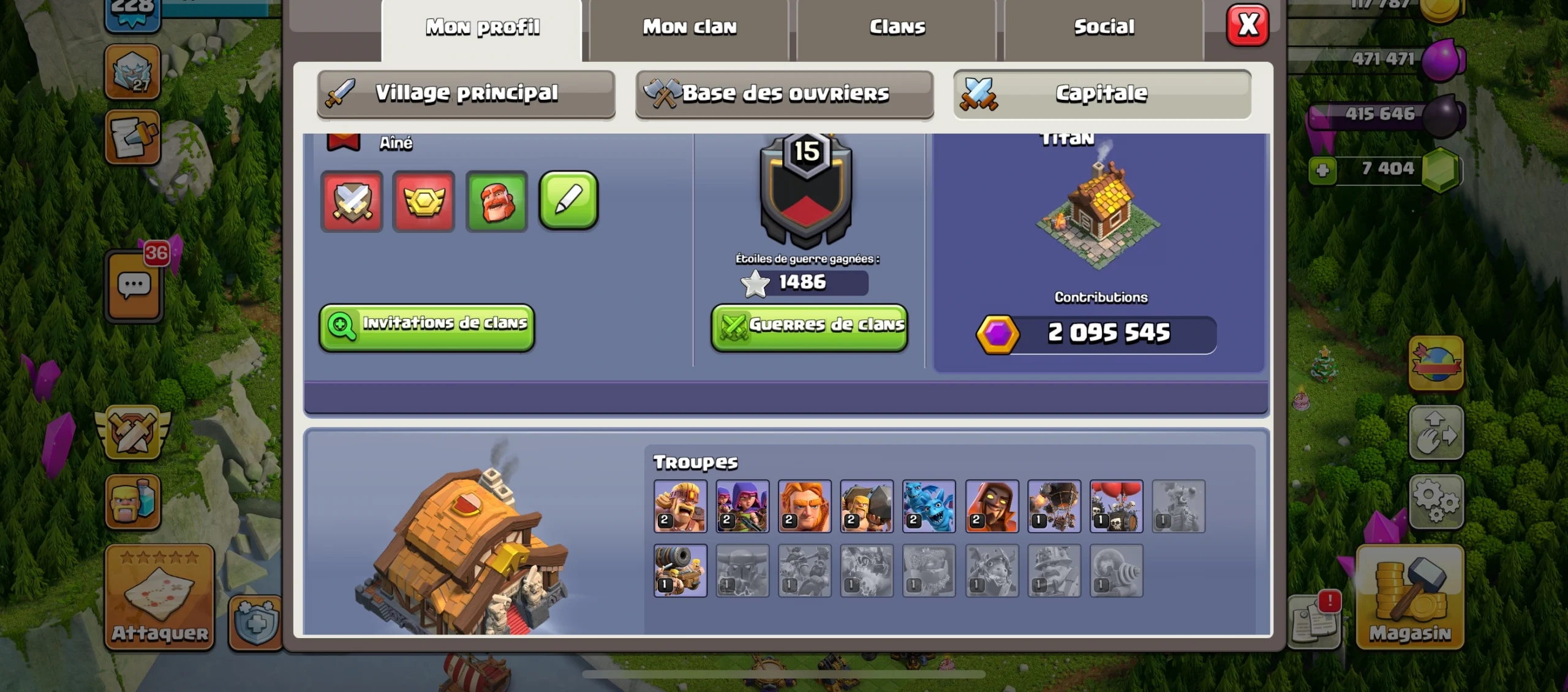Screen dimensions: 1568x692
Task: Switch to Base des ouvriers view
Action: (x=785, y=93)
